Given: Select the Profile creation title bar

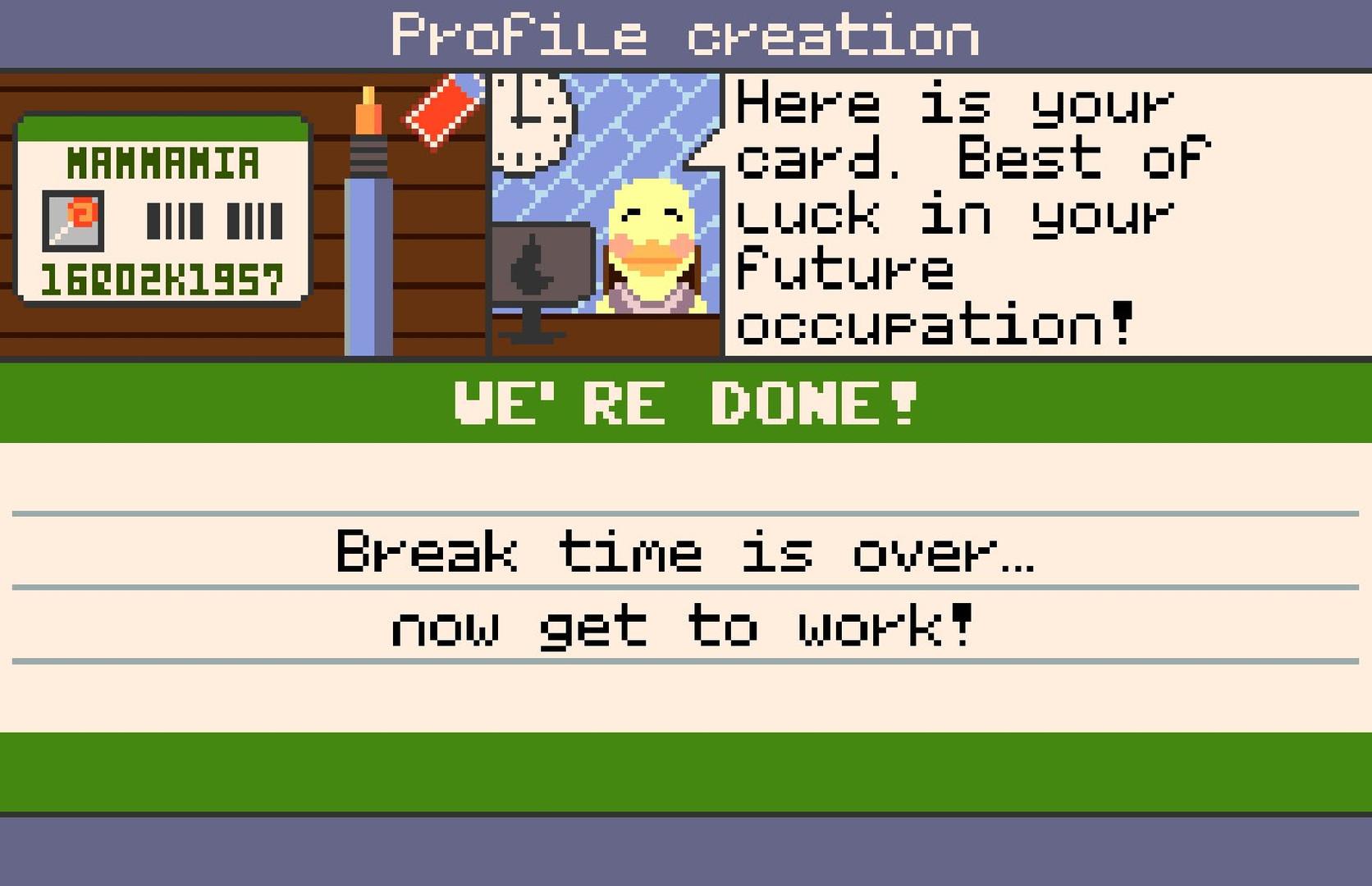Looking at the screenshot, I should click(x=686, y=31).
